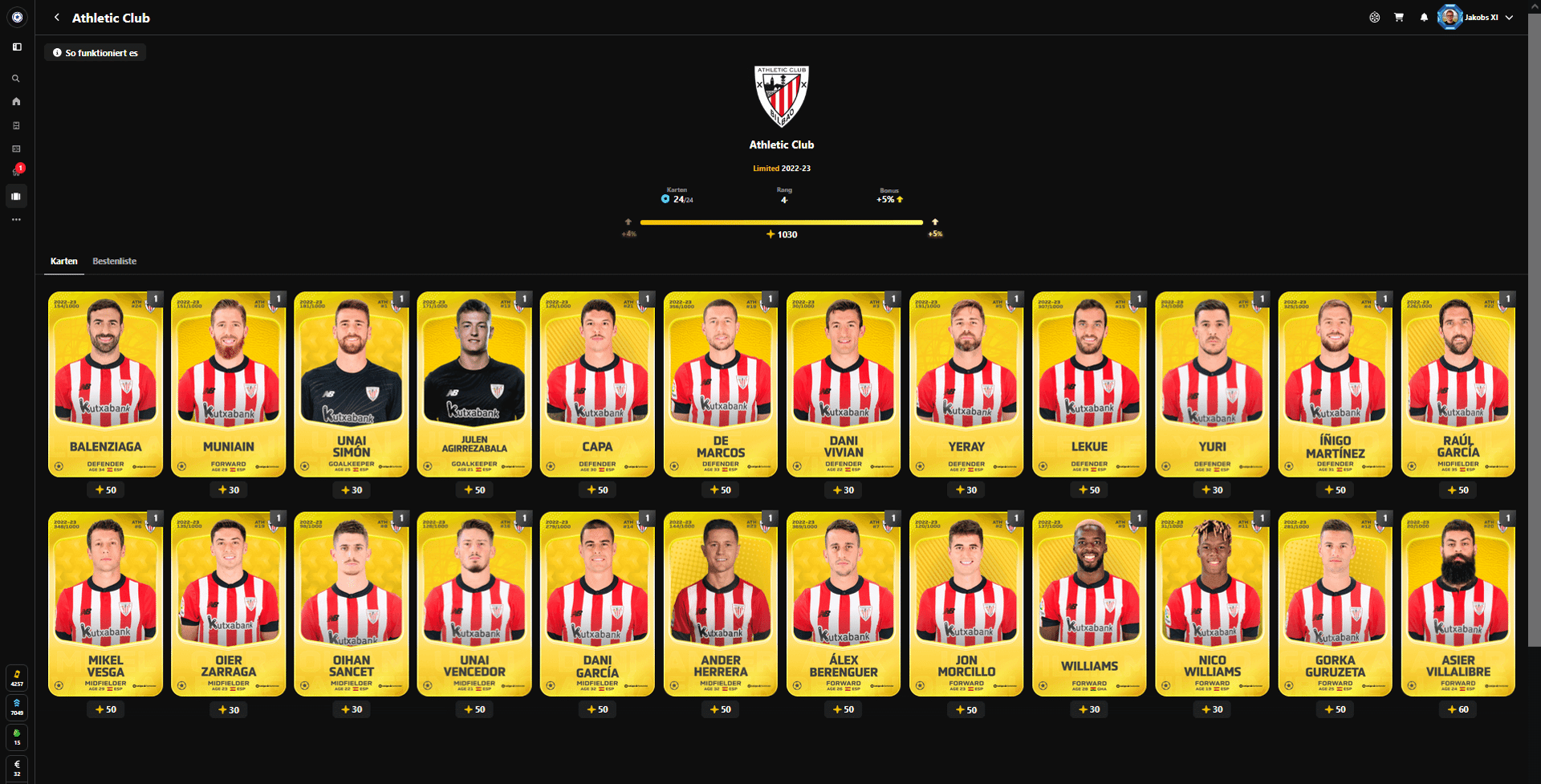The width and height of the screenshot is (1541, 784).
Task: Click the search magnifier in the sidebar
Action: click(16, 79)
